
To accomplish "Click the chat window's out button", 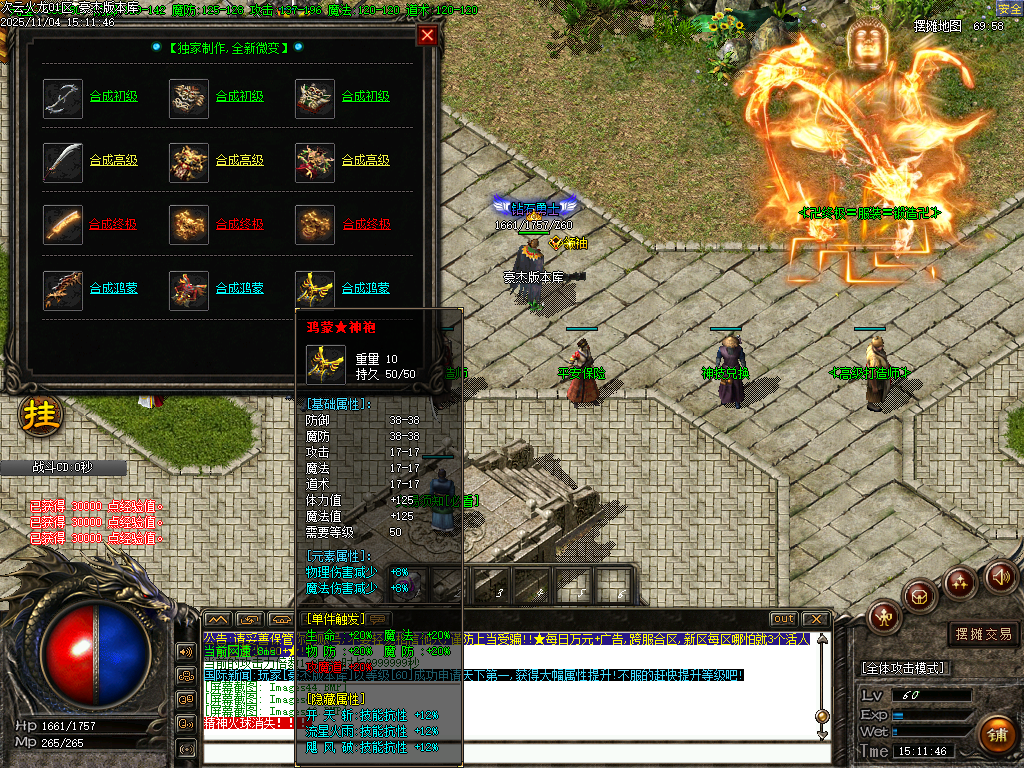I will coord(784,619).
